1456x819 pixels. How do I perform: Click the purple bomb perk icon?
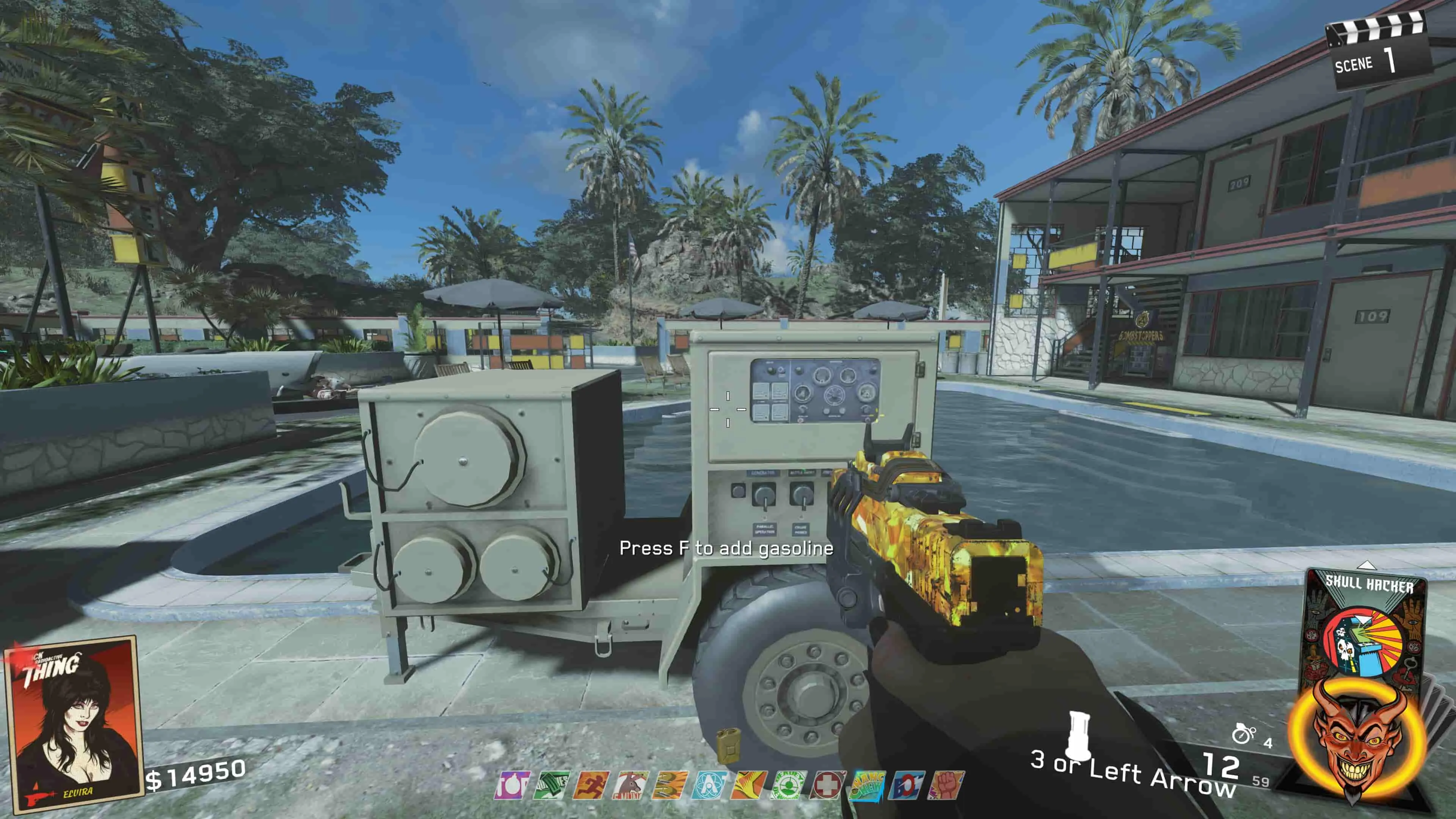[x=513, y=785]
